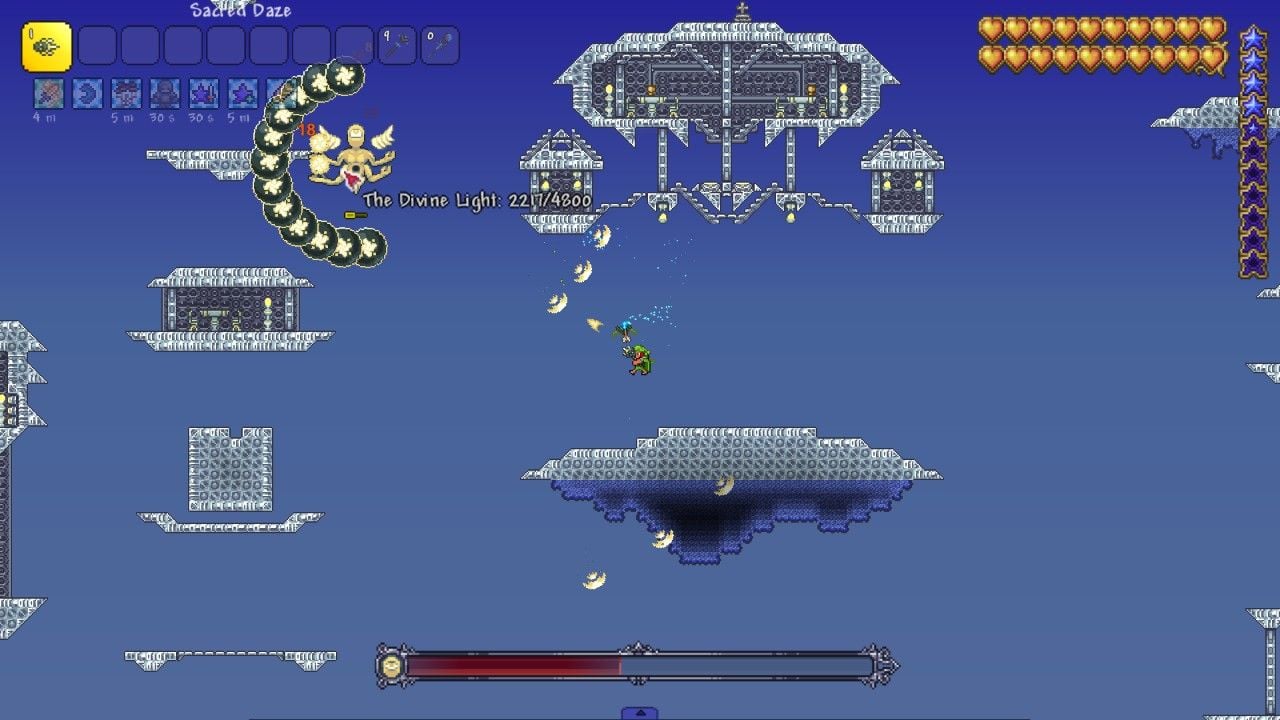Click the purple sword star buff icon

pyautogui.click(x=205, y=93)
